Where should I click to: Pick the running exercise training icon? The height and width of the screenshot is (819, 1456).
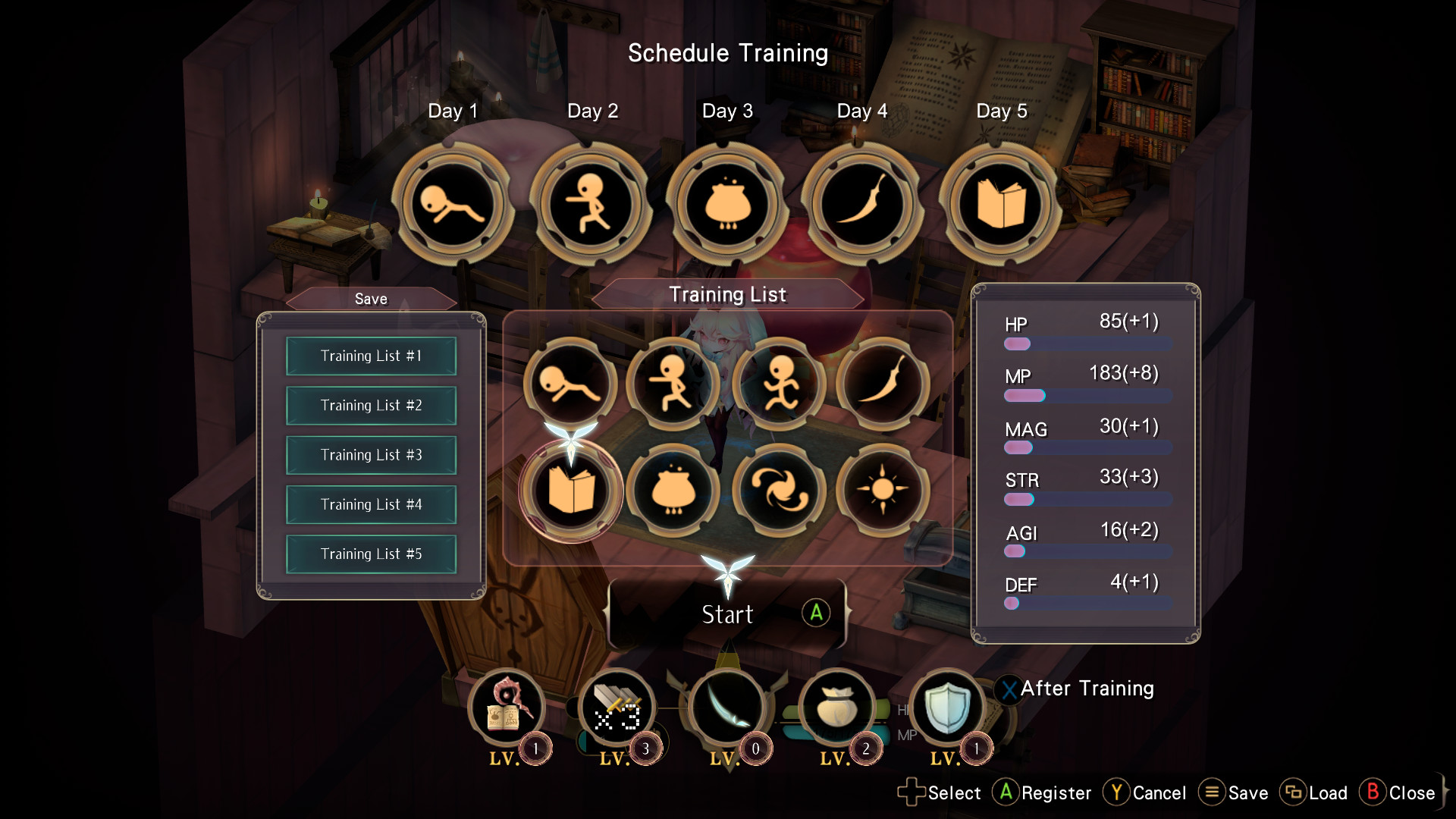click(x=777, y=384)
